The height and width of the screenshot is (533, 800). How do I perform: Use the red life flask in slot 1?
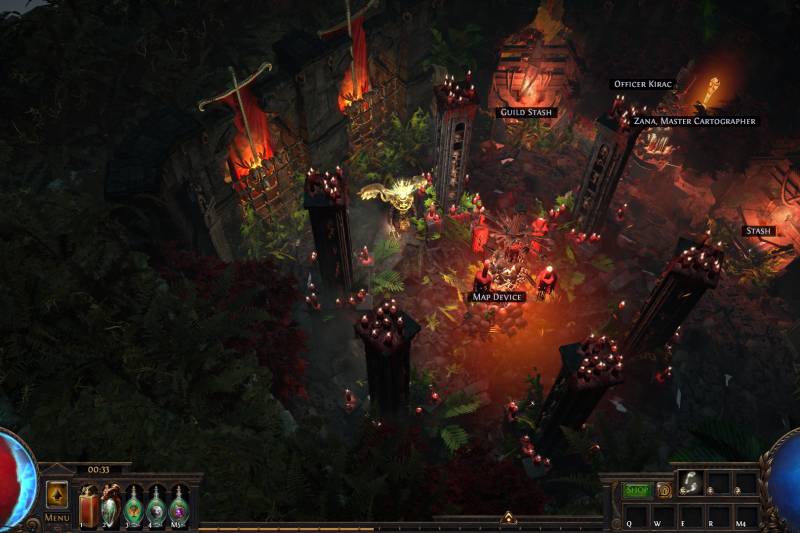click(90, 504)
